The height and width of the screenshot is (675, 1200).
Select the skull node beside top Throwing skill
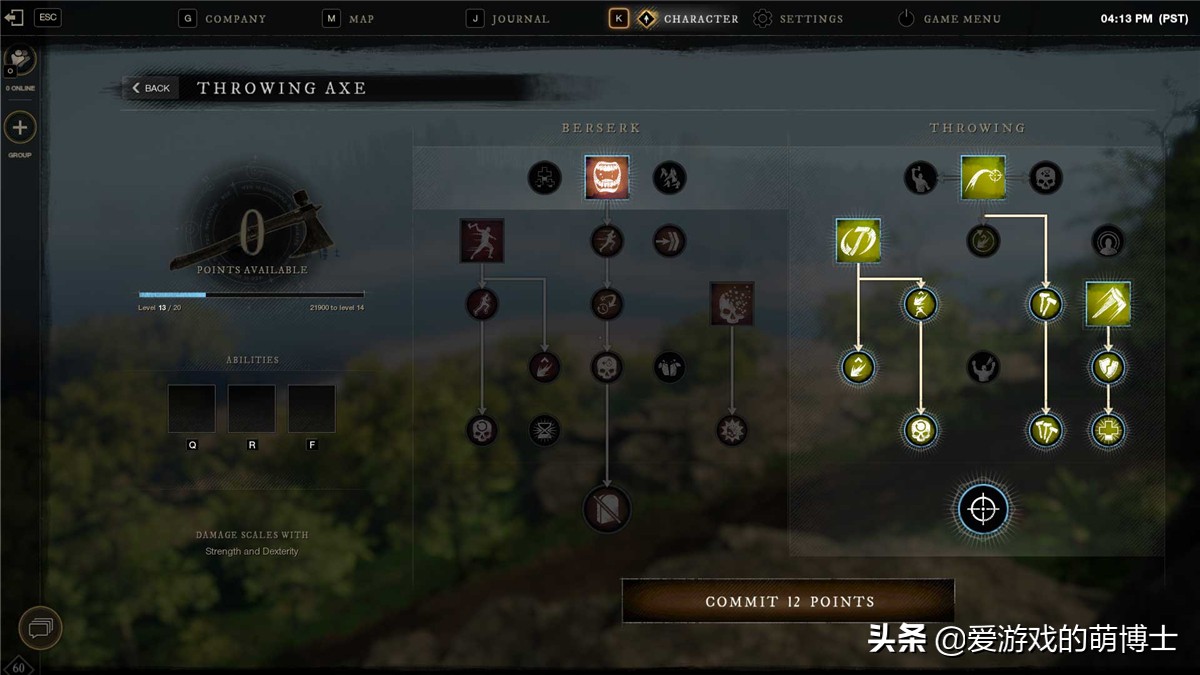1045,178
